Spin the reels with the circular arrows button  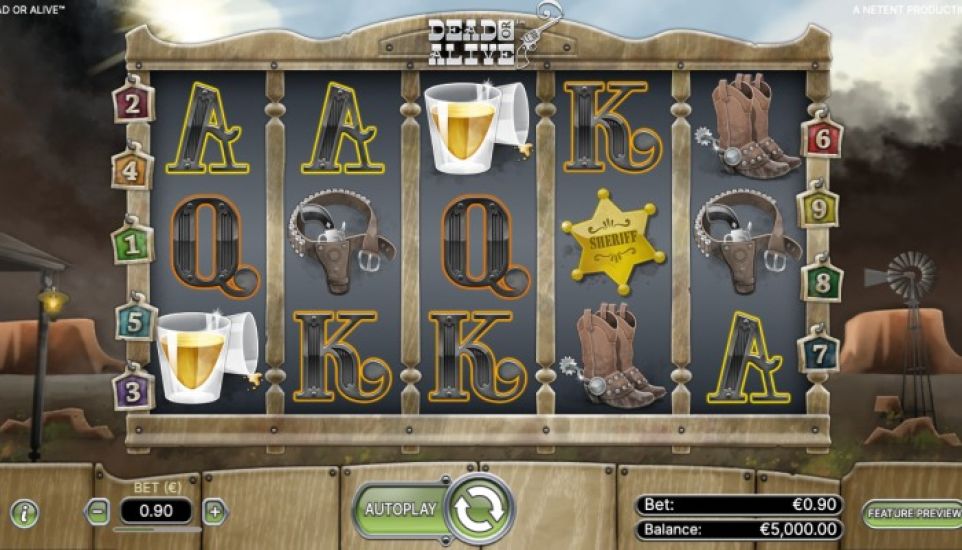click(x=480, y=509)
